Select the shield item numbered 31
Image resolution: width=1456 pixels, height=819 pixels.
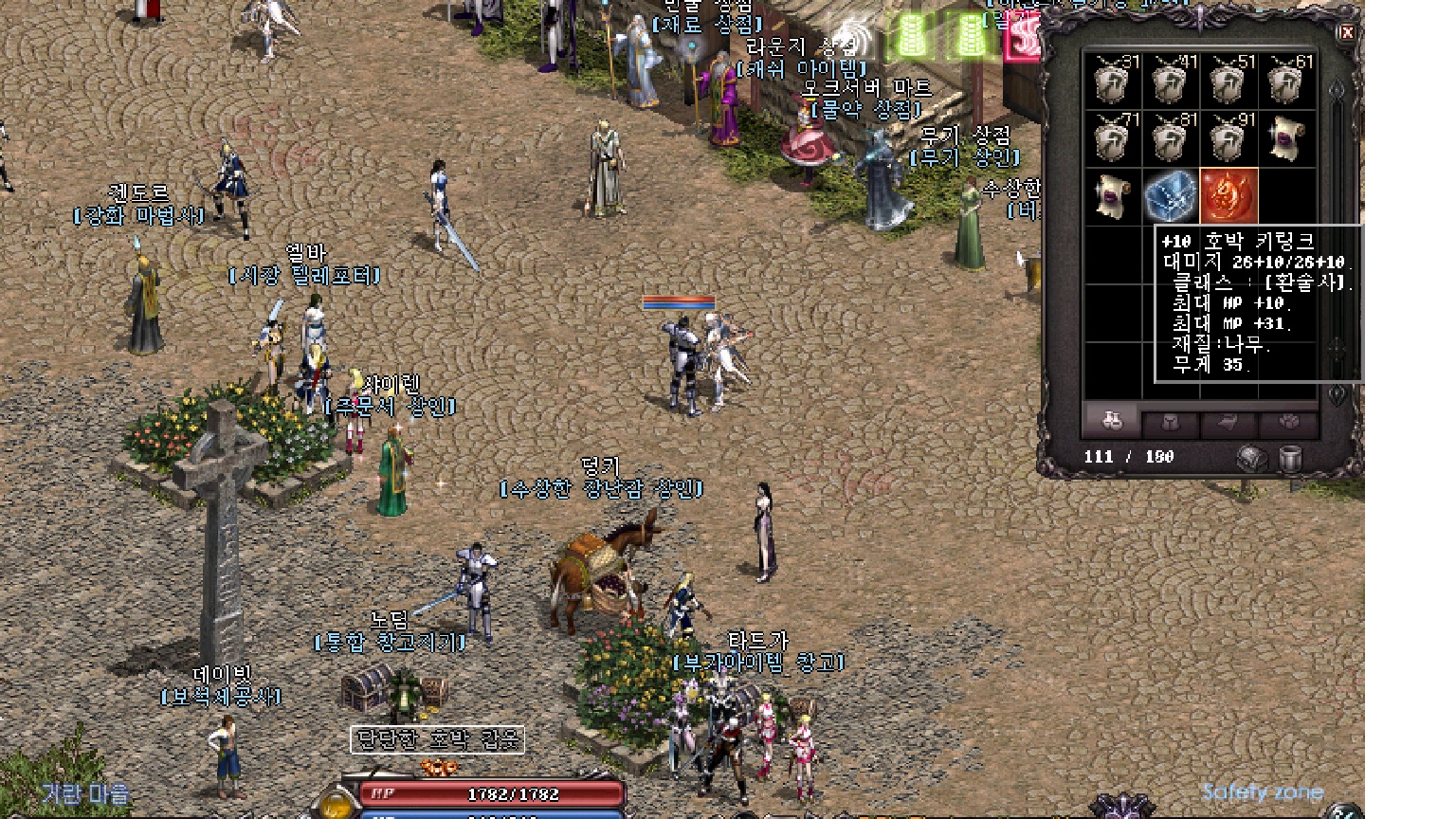pos(1112,81)
